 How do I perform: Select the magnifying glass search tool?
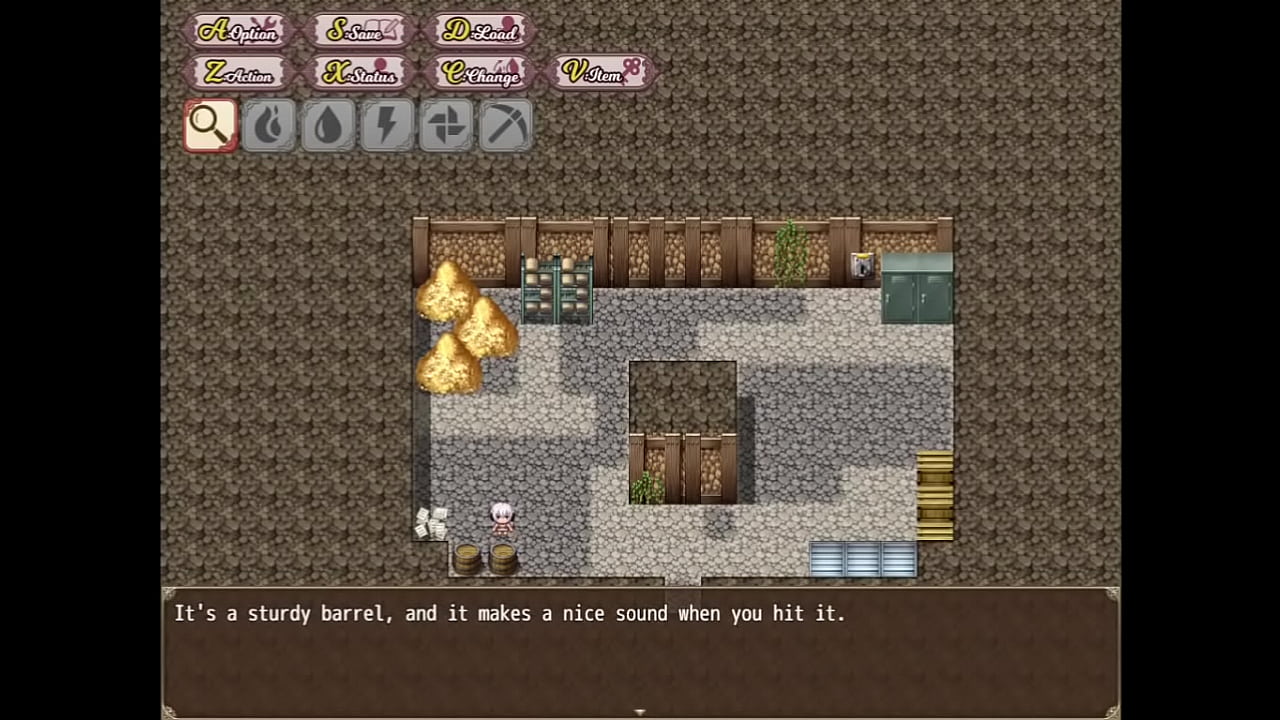coord(210,126)
